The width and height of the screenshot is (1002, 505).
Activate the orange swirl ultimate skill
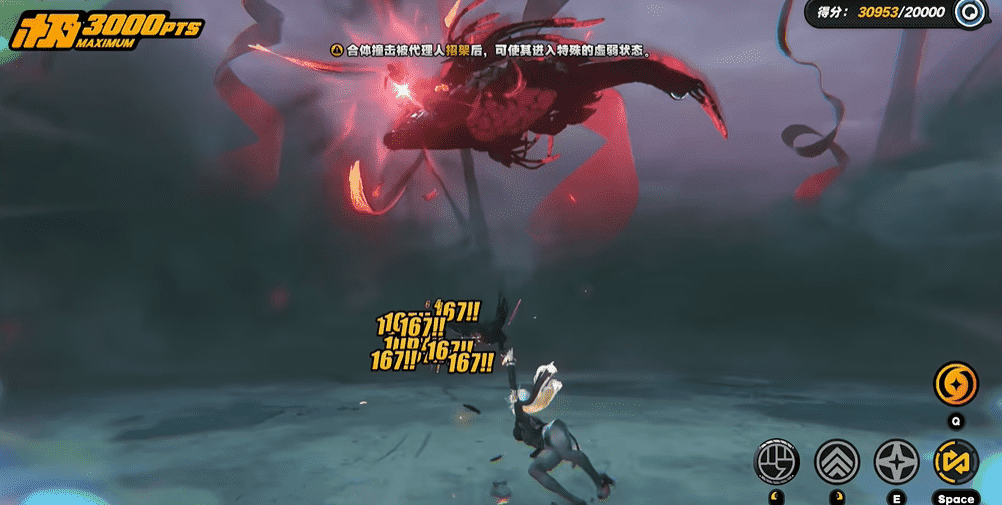pyautogui.click(x=955, y=384)
